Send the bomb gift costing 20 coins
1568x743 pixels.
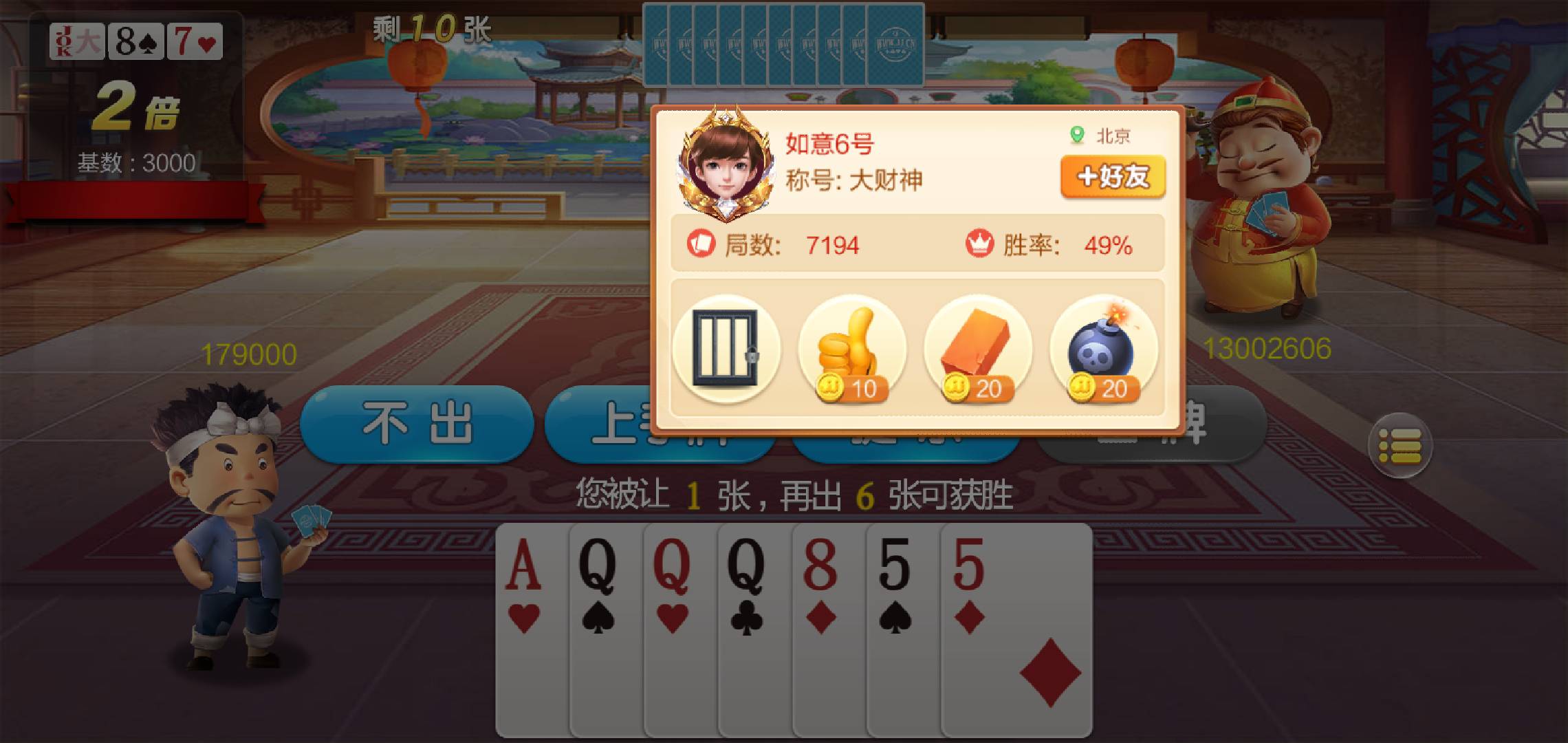click(1100, 344)
